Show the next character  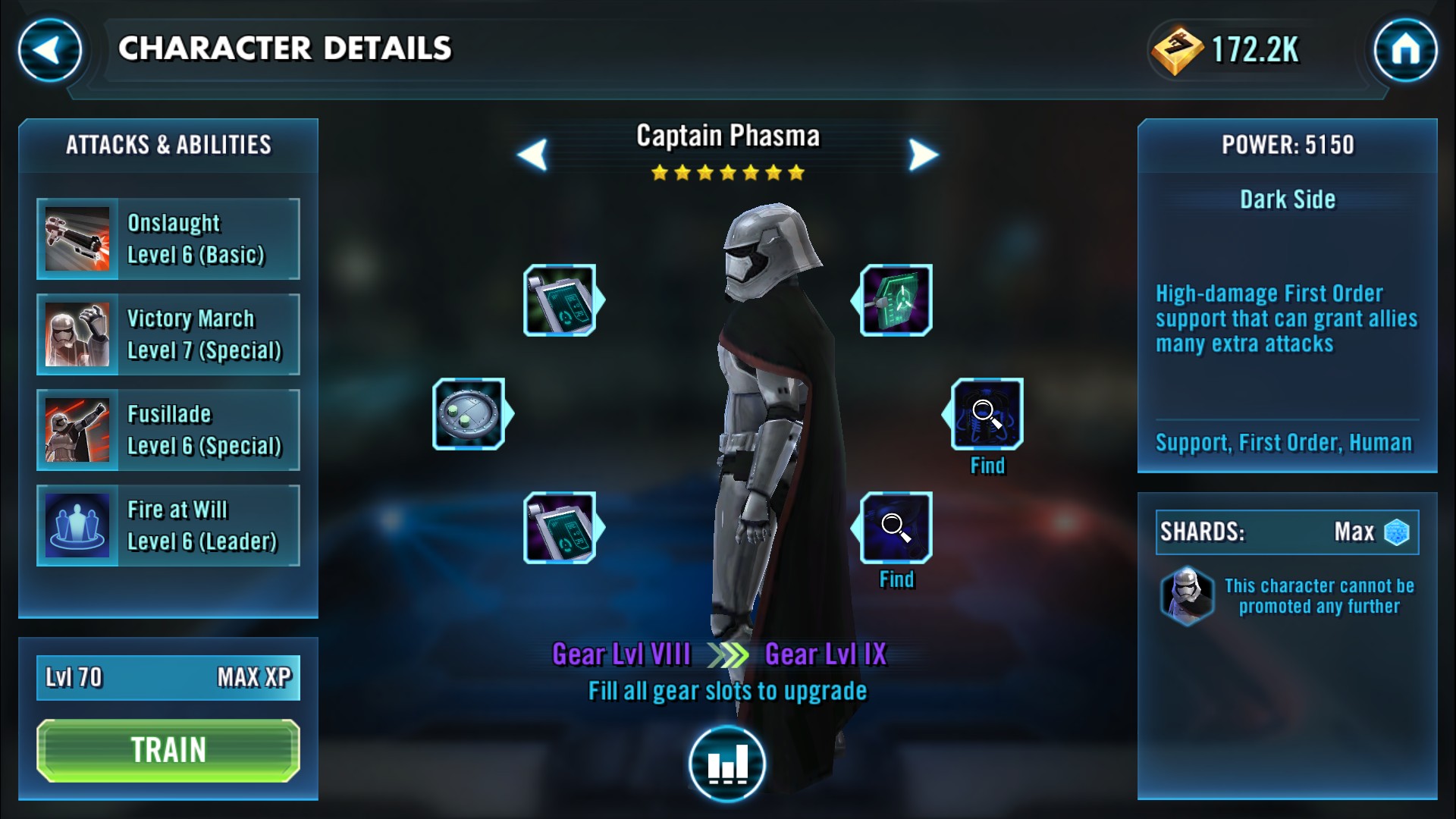coord(923,155)
